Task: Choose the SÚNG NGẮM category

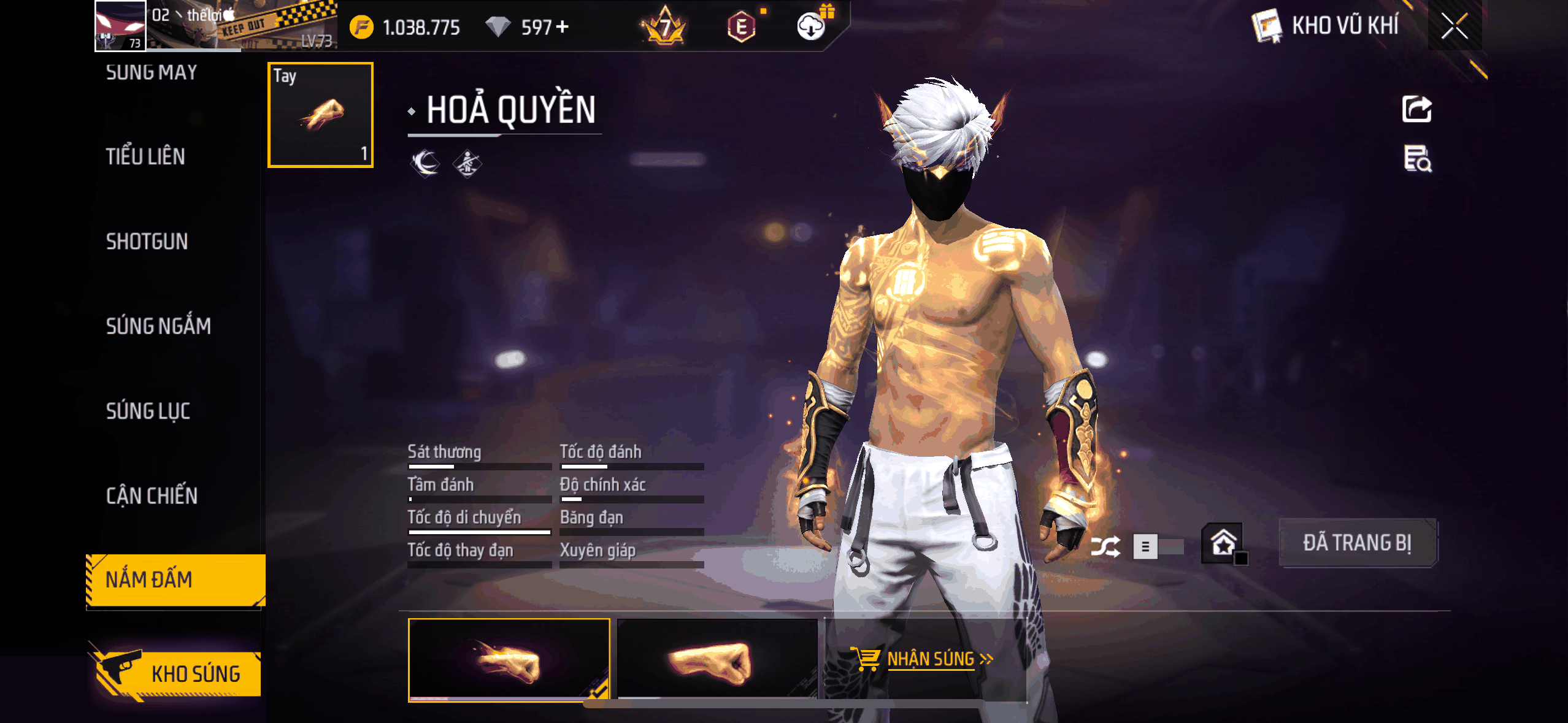Action: [x=158, y=326]
